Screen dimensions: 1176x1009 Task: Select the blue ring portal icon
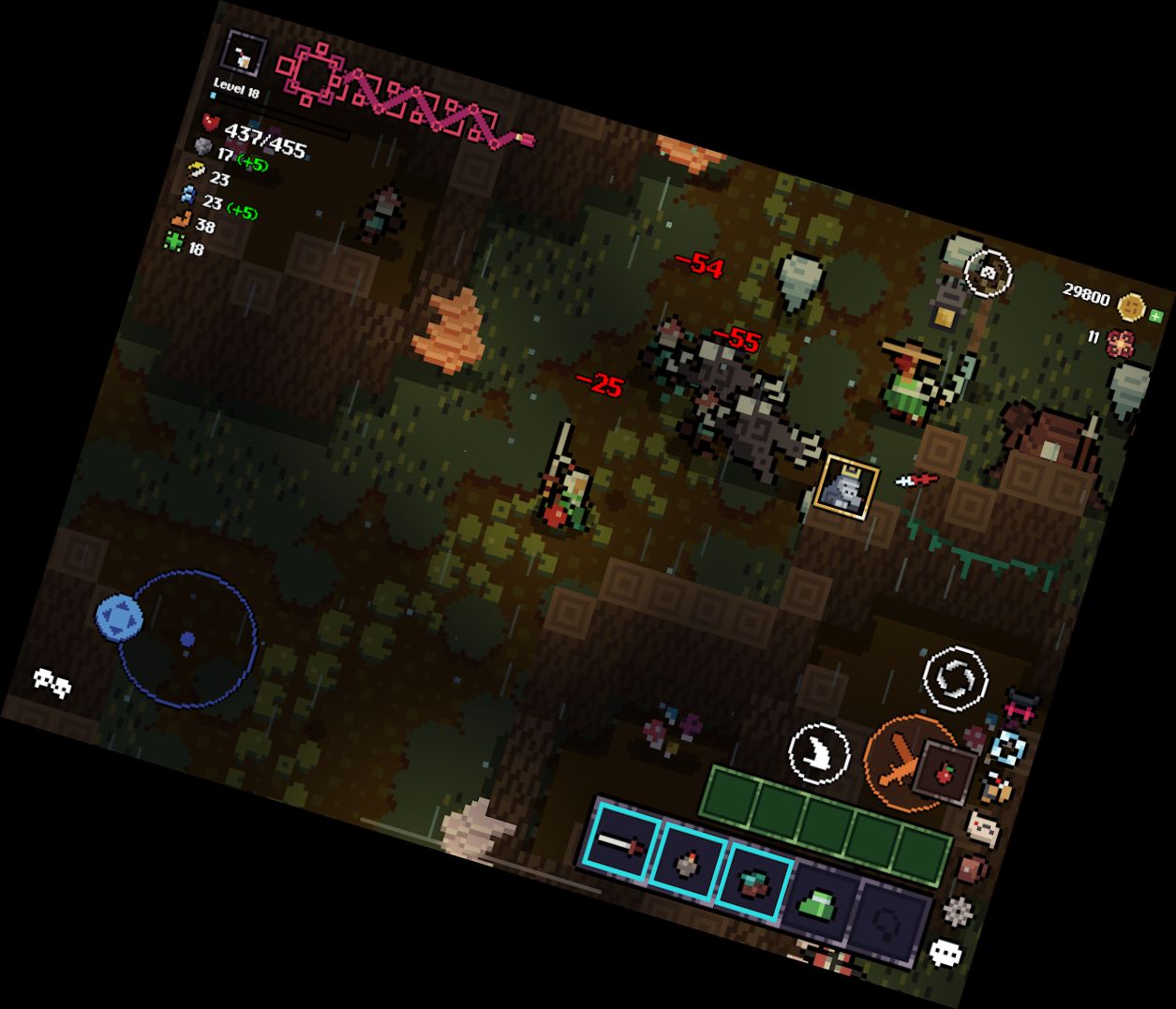tap(1009, 748)
